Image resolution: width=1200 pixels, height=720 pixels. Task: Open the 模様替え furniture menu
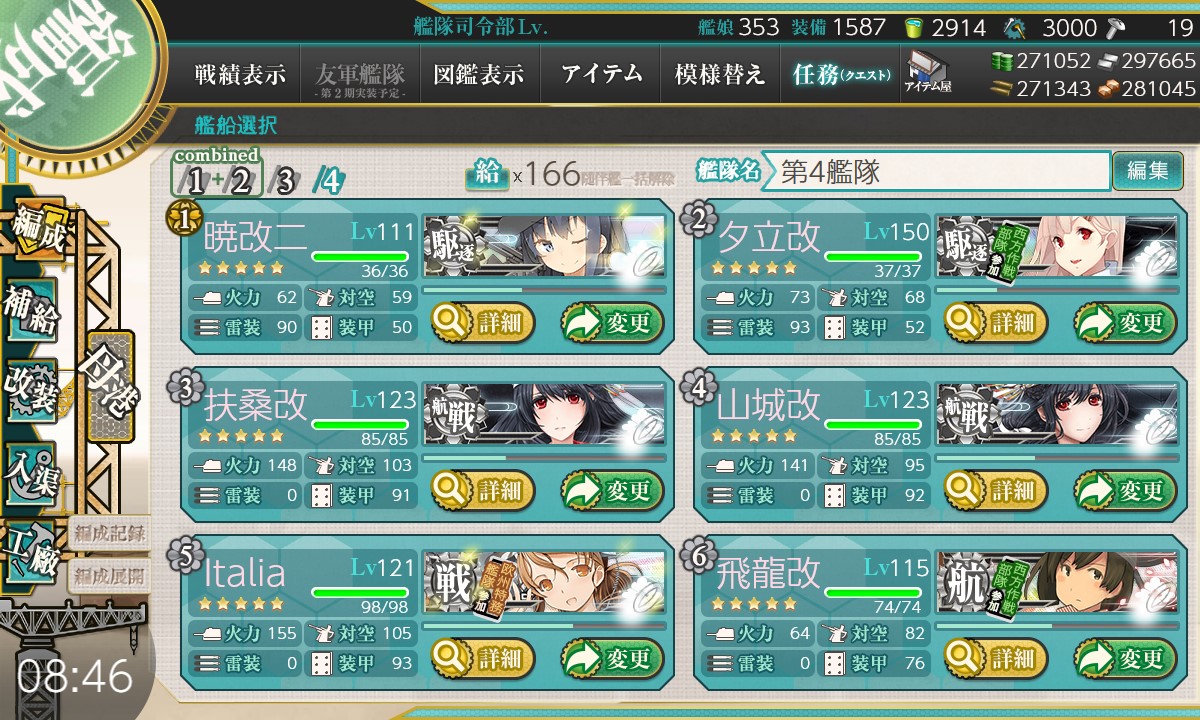point(720,75)
